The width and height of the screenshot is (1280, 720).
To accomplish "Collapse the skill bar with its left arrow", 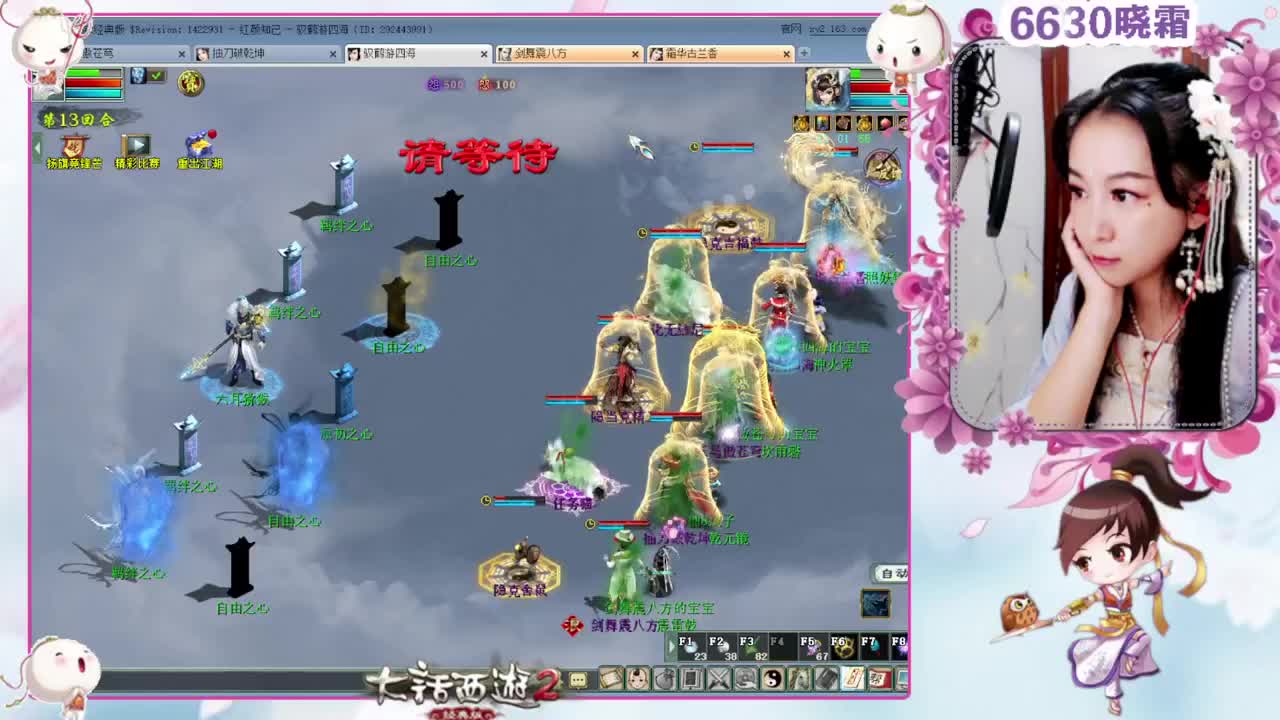I will [672, 645].
